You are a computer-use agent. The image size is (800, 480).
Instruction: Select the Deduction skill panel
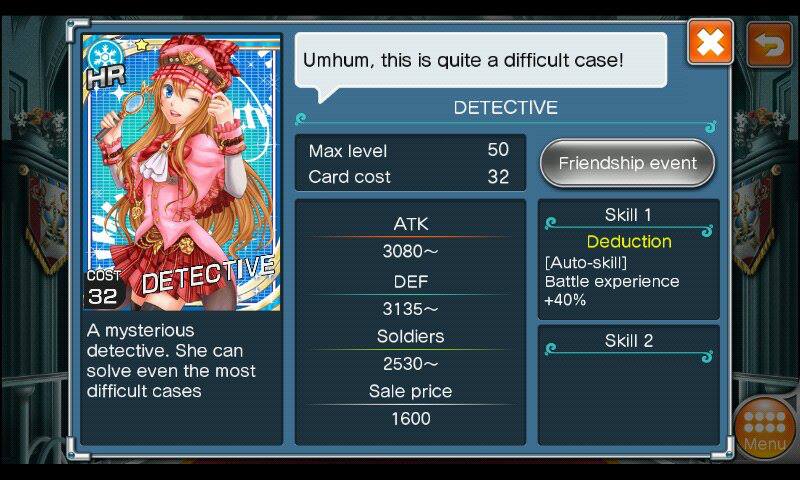628,259
